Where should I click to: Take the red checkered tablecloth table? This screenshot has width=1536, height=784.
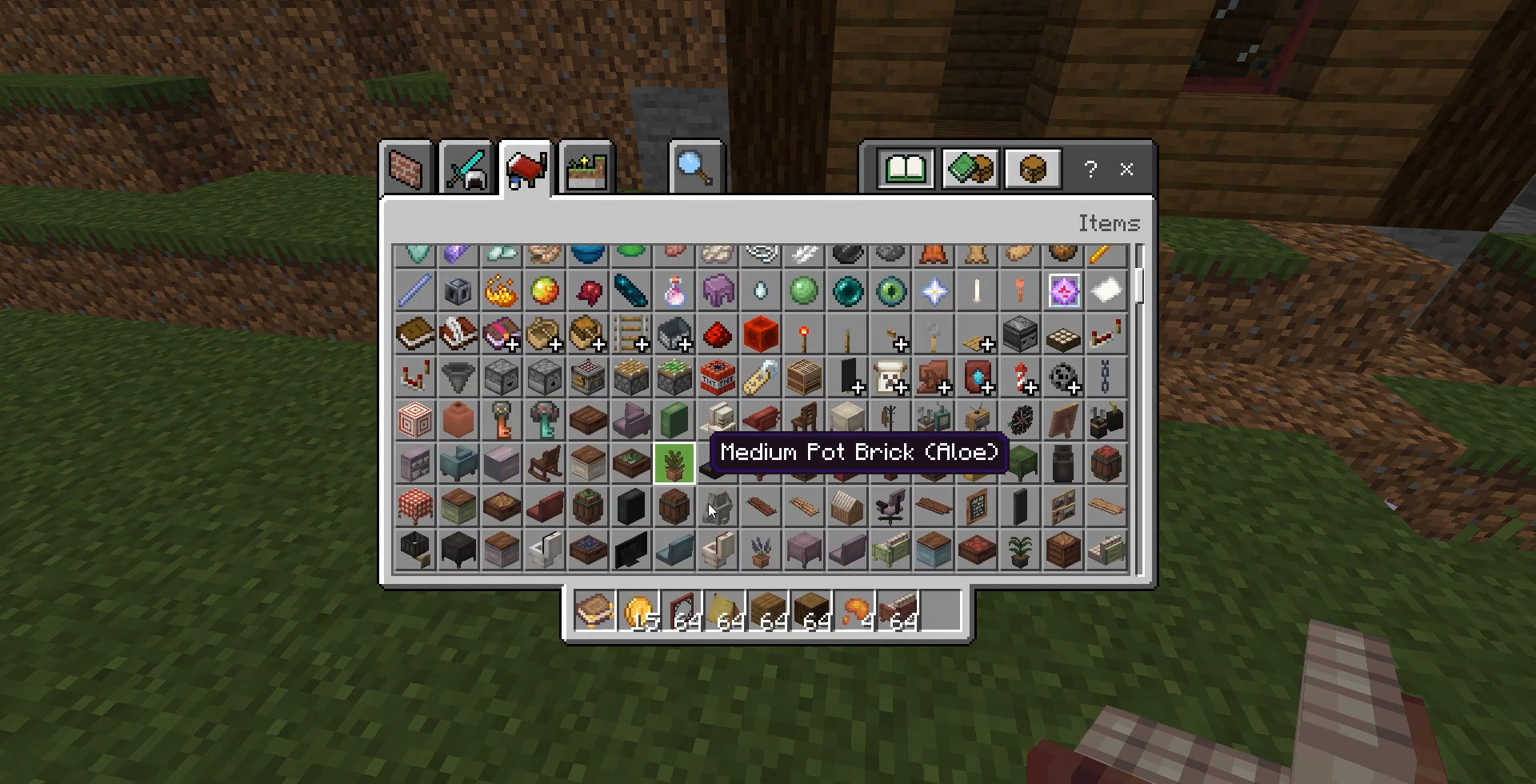click(x=415, y=507)
